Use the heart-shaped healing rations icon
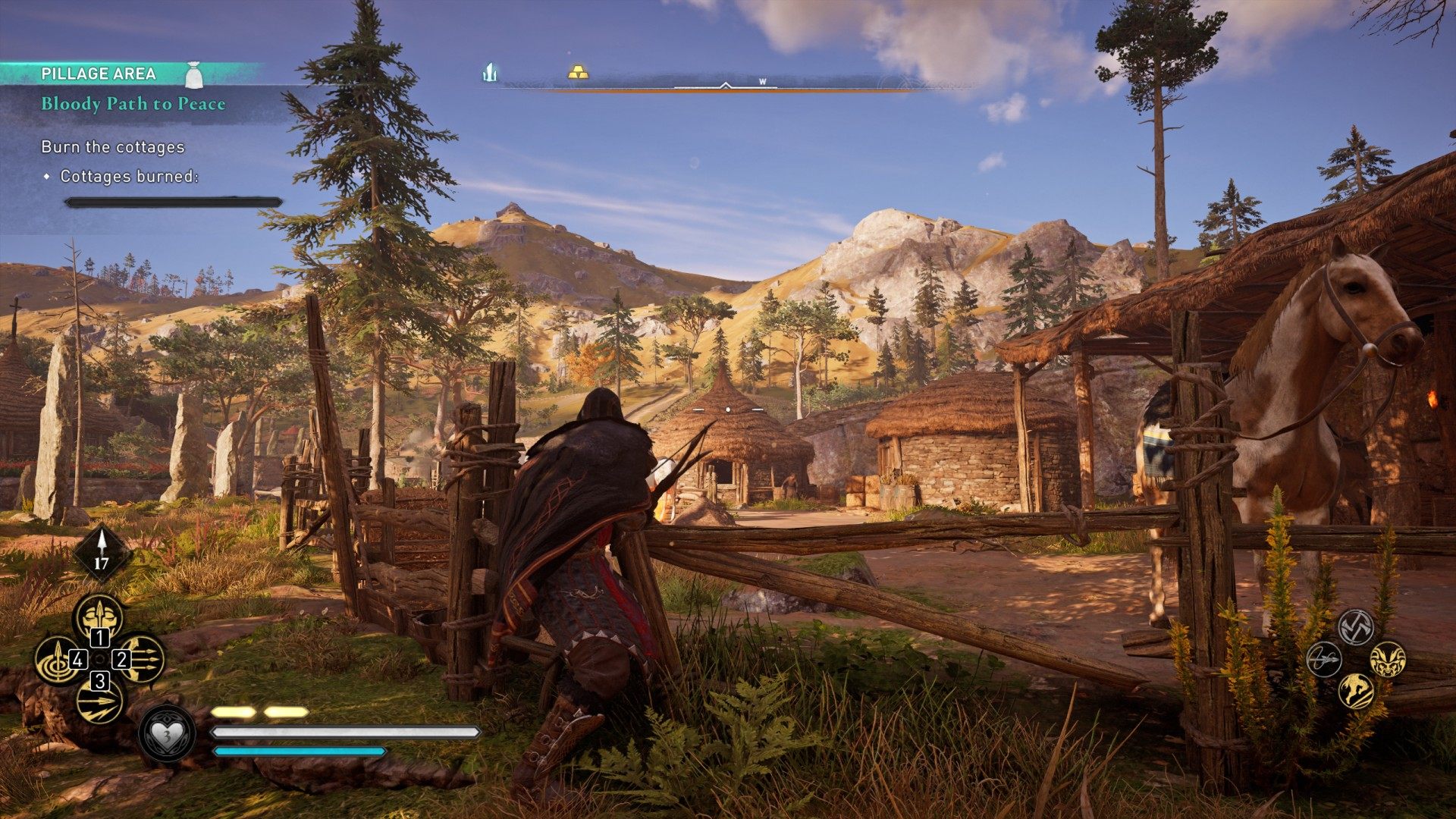Viewport: 1456px width, 819px height. click(166, 734)
